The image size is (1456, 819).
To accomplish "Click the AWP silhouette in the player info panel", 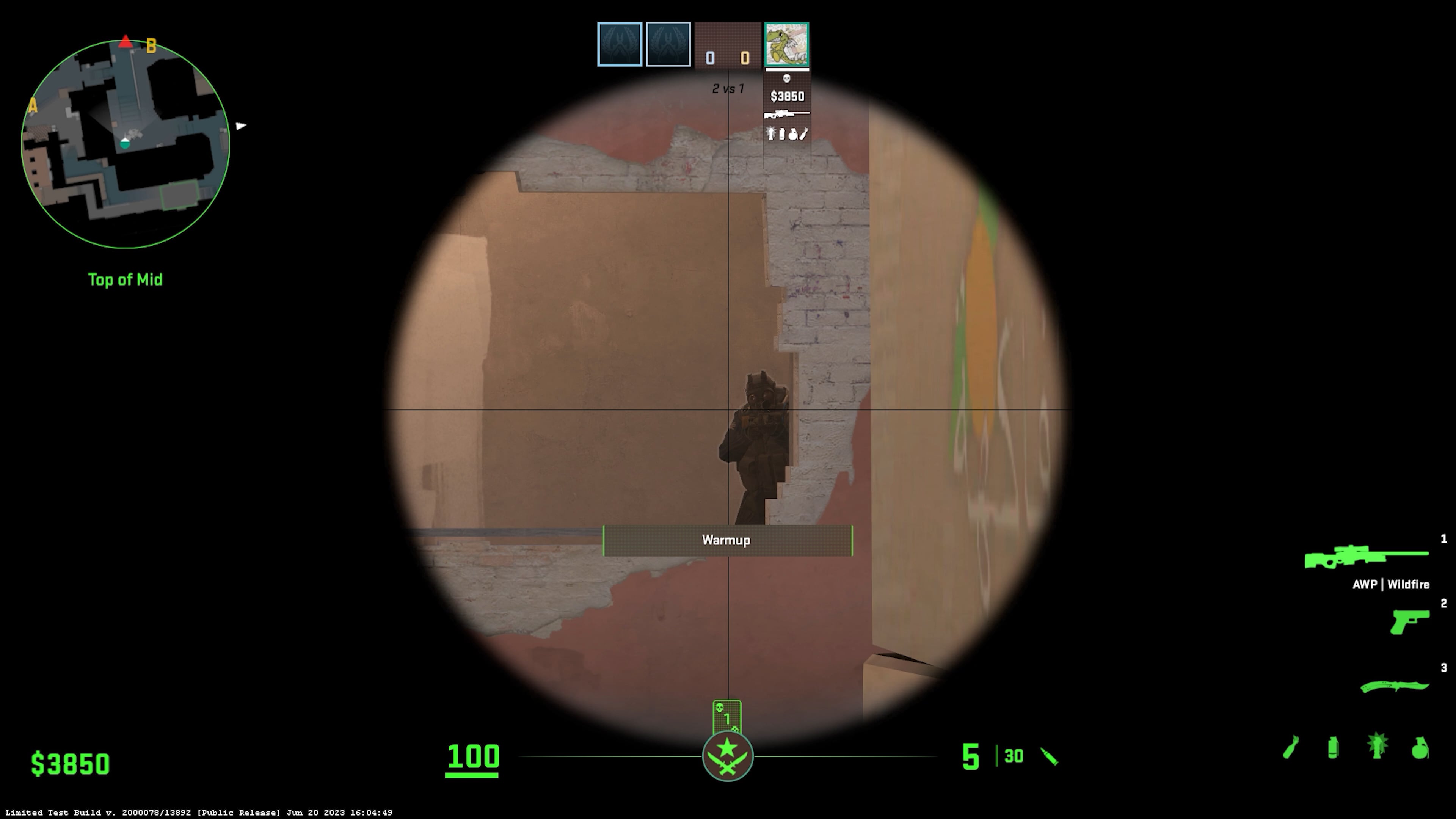I will point(786,114).
